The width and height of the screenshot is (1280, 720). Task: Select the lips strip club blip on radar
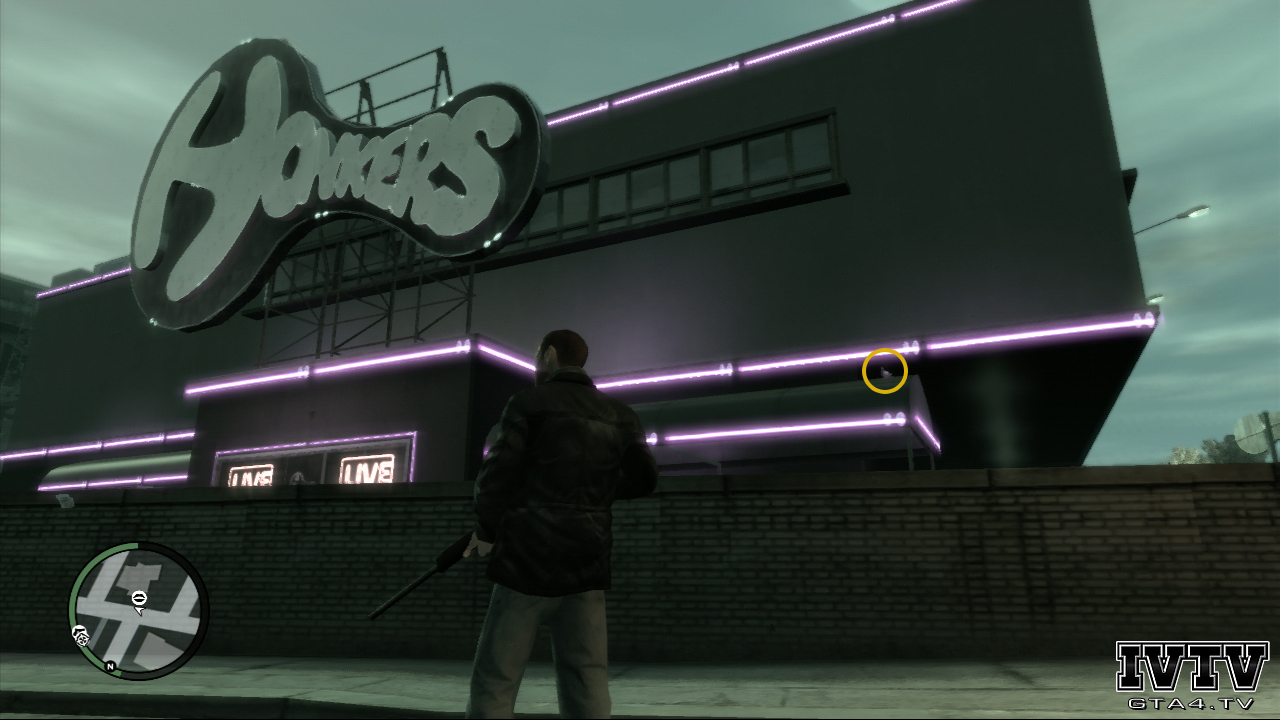139,597
